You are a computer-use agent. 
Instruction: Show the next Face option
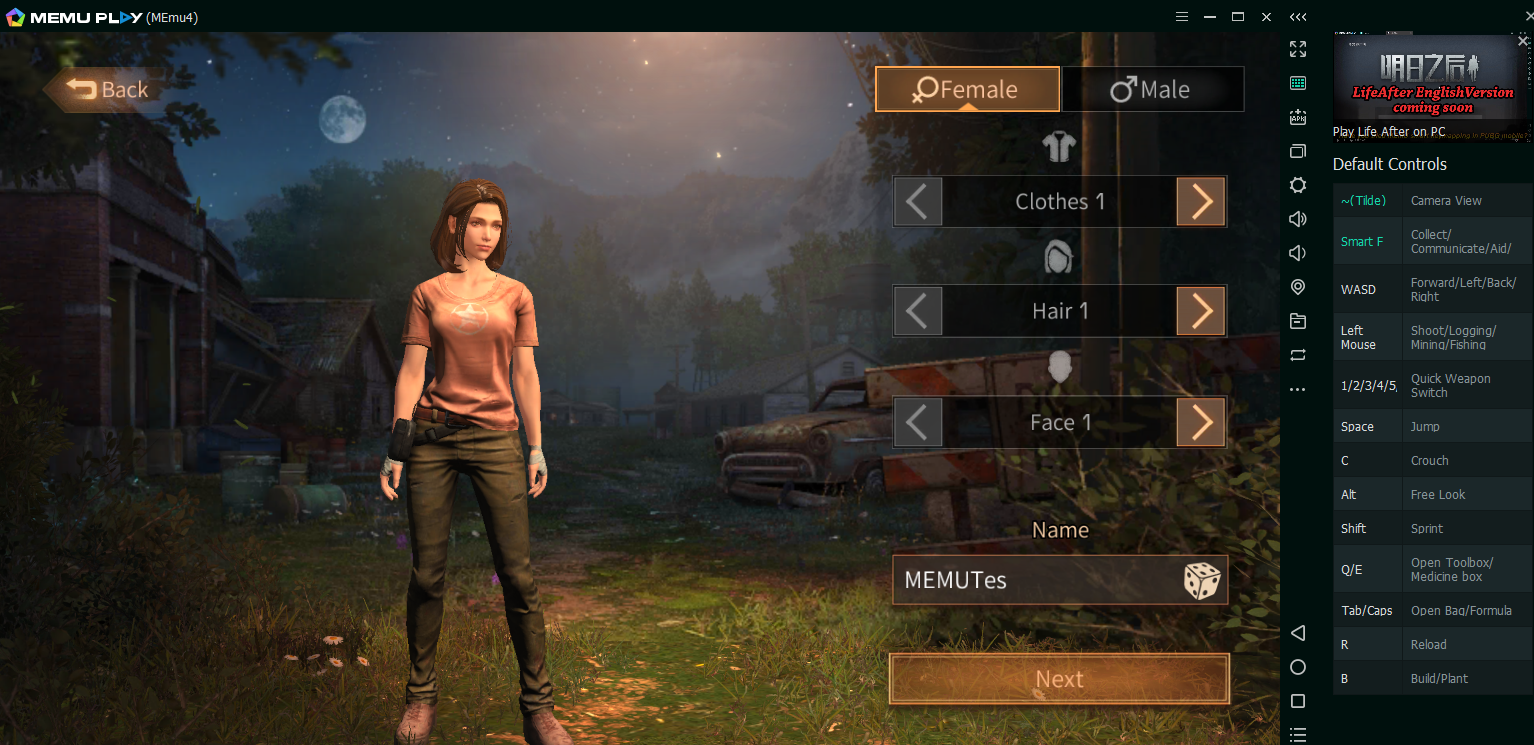click(x=1201, y=422)
